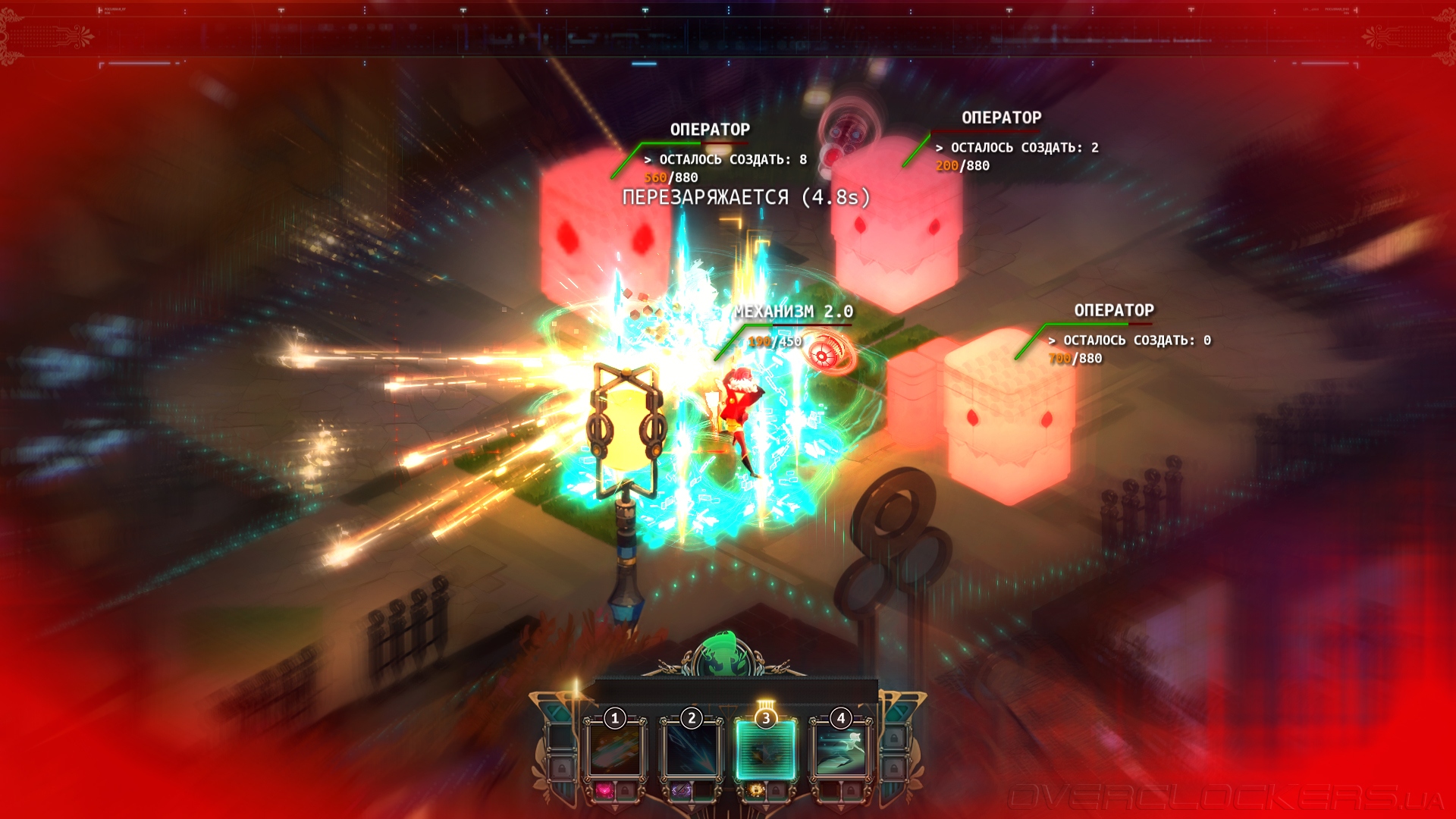Click the golden burst upgrade under slot 3
This screenshot has height=819, width=1456.
tap(756, 791)
